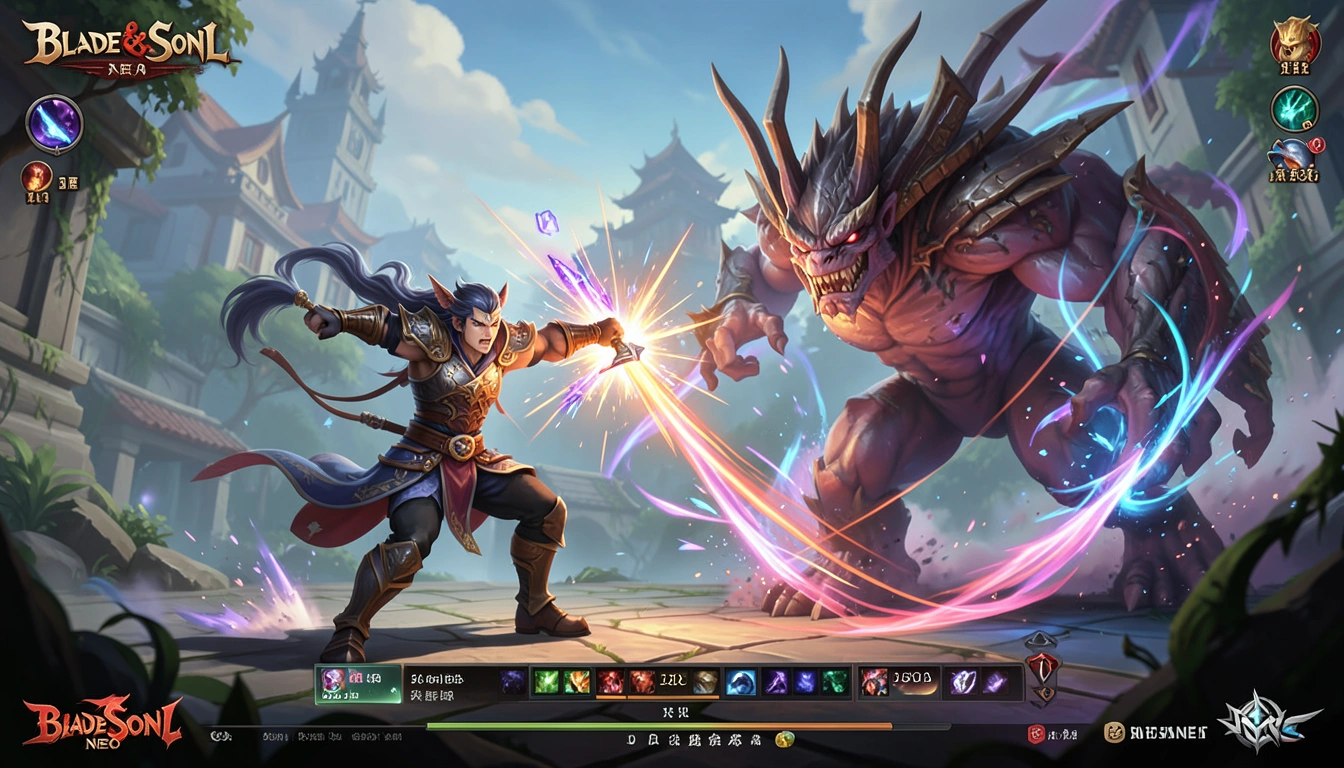Activate the teal claw round icon

click(x=1294, y=108)
